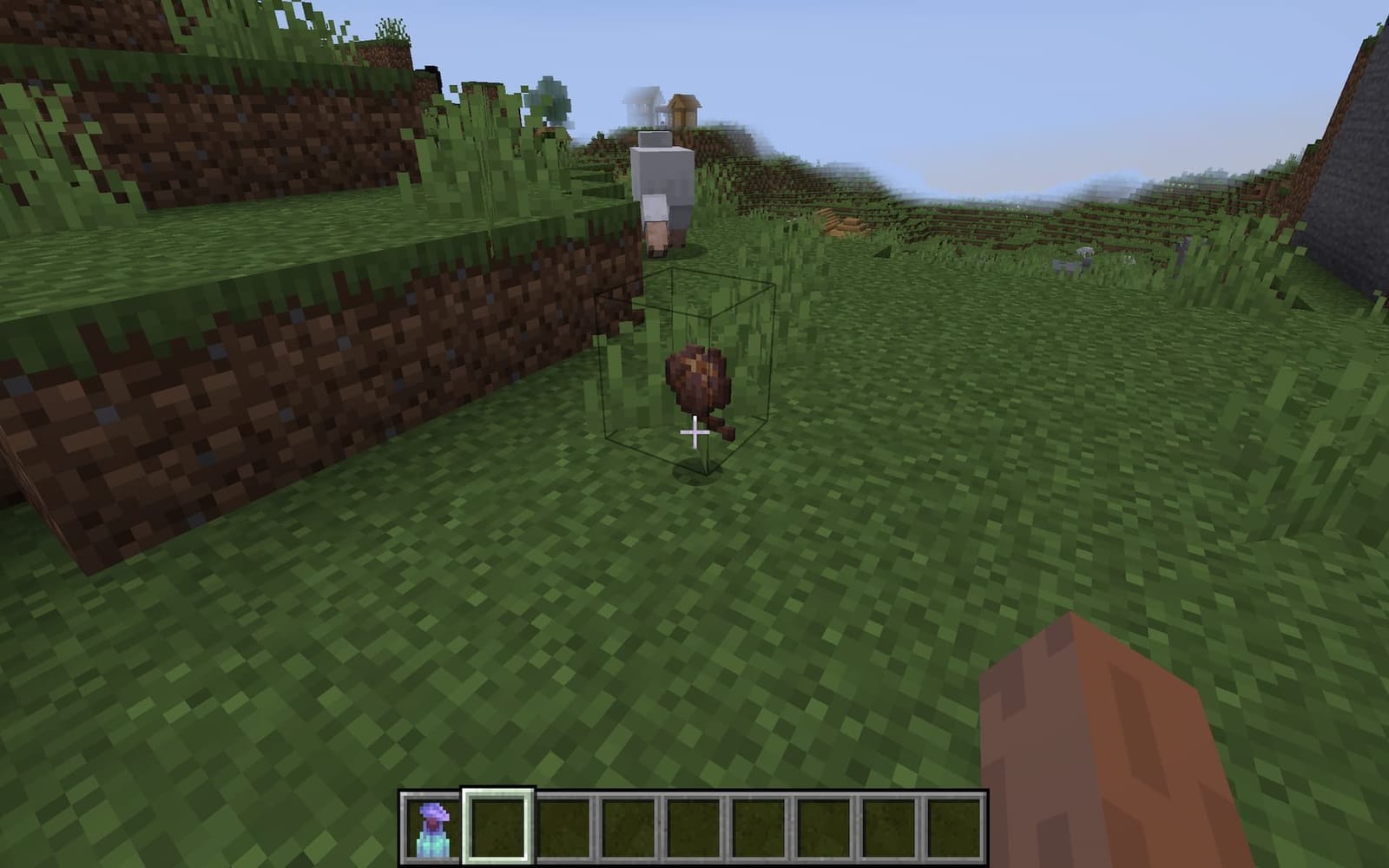Click the crosshair at screen center
Image resolution: width=1389 pixels, height=868 pixels.
pyautogui.click(x=694, y=431)
